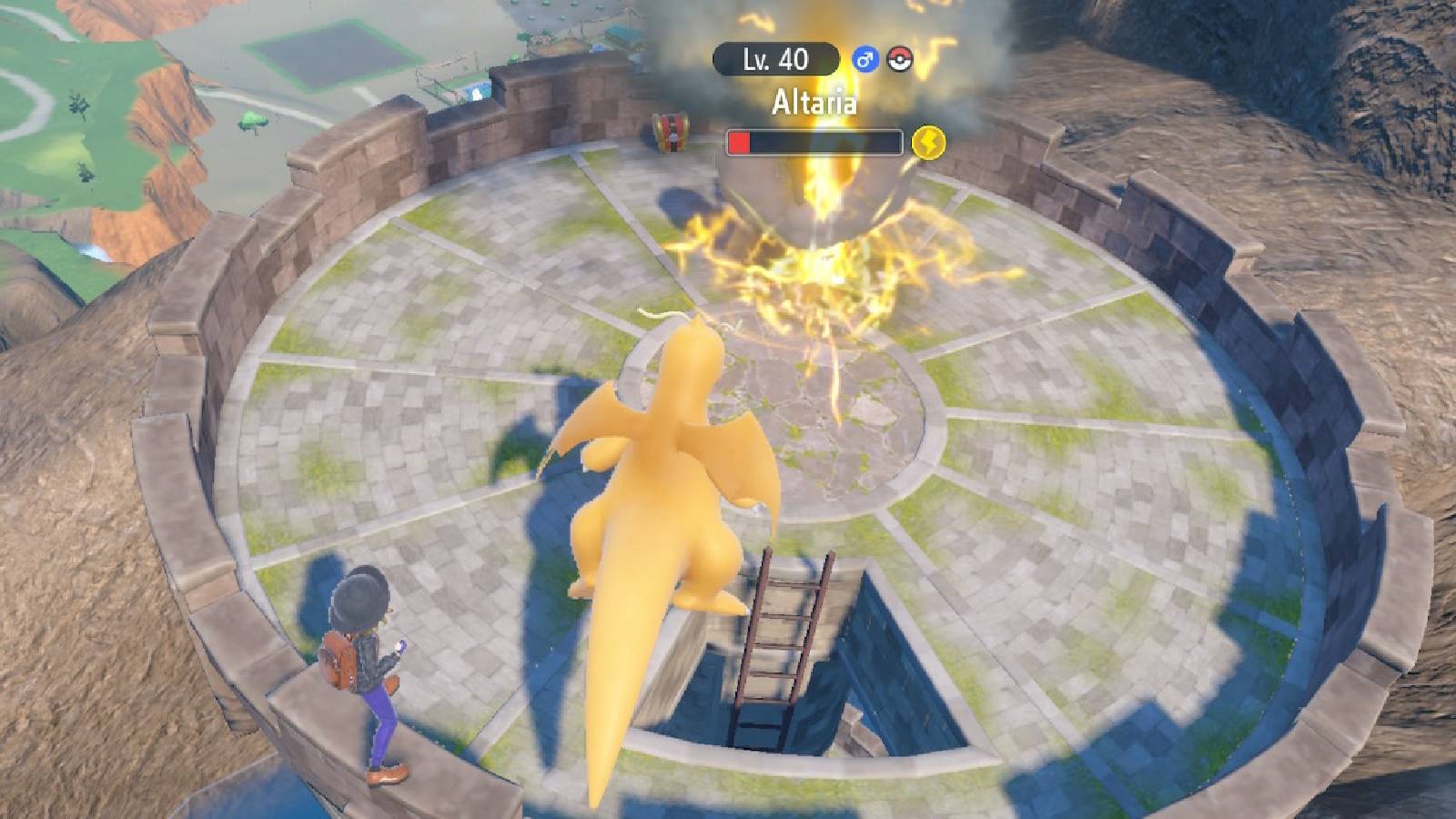Viewport: 1456px width, 819px height.
Task: Click the Lv. 40 text plate
Action: click(776, 59)
